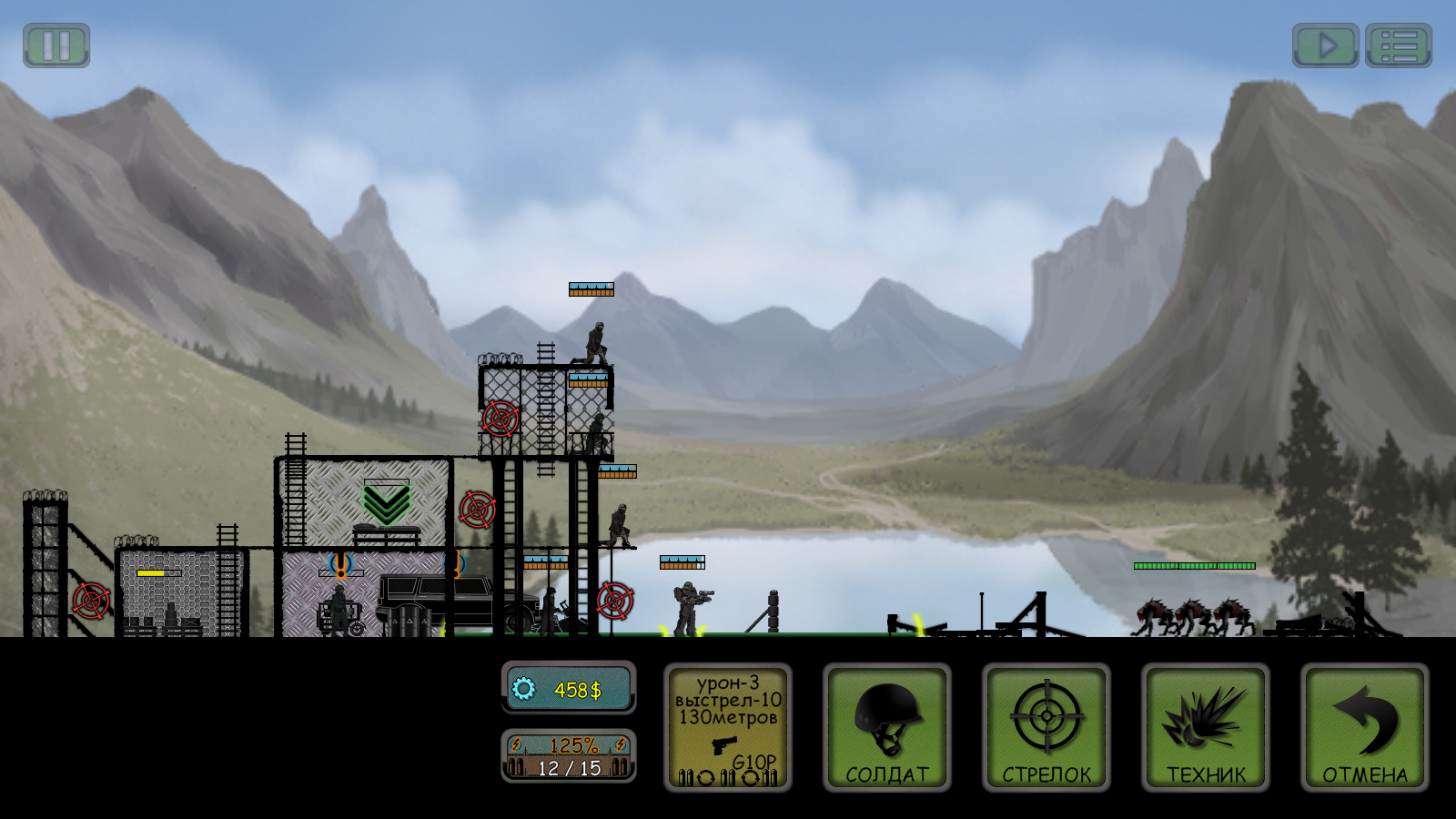Resume the game with the top-right play button
Image resolution: width=1456 pixels, height=819 pixels.
[x=1327, y=44]
